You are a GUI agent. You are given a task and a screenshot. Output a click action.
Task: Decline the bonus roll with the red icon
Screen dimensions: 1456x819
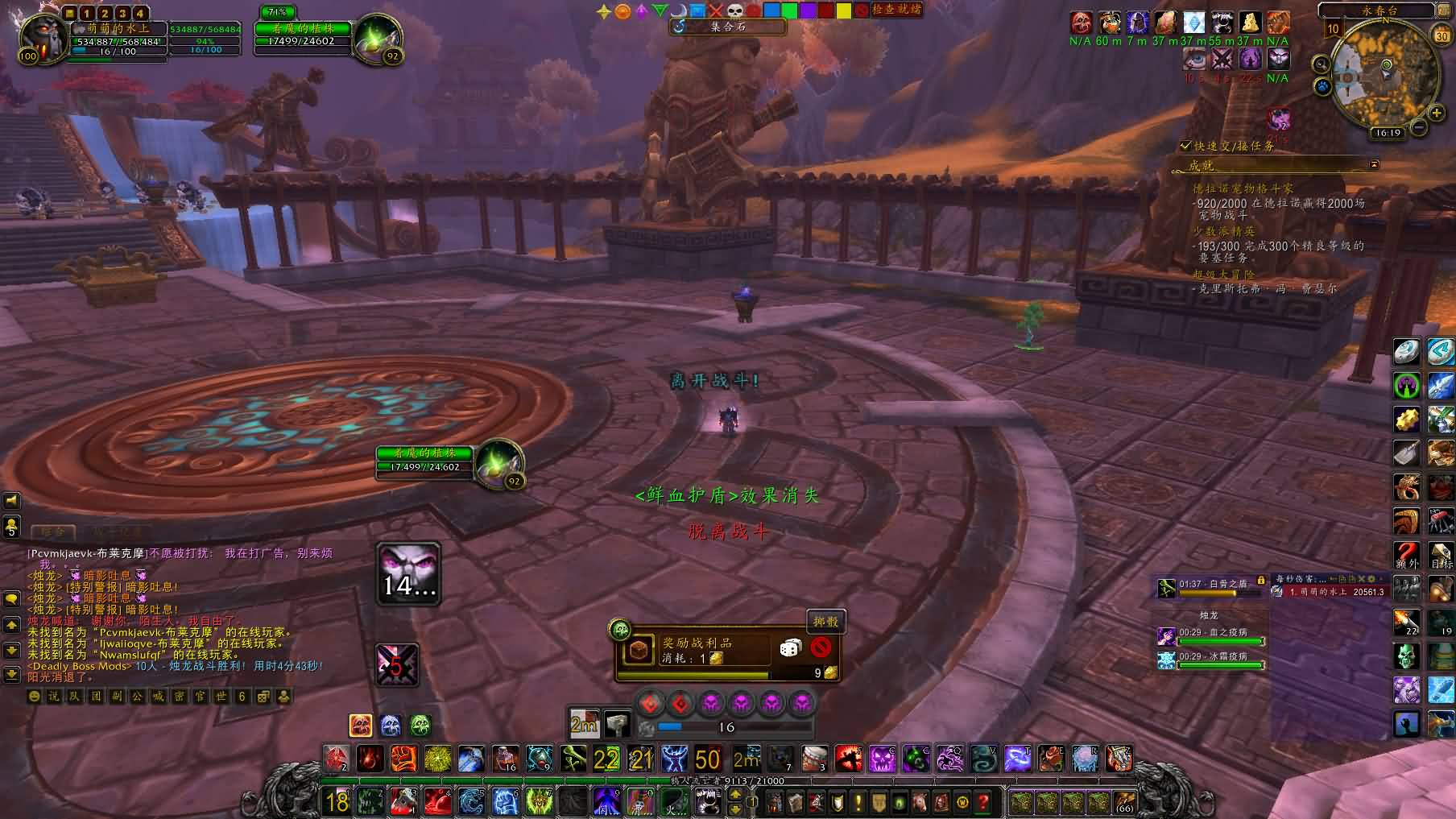(x=821, y=647)
